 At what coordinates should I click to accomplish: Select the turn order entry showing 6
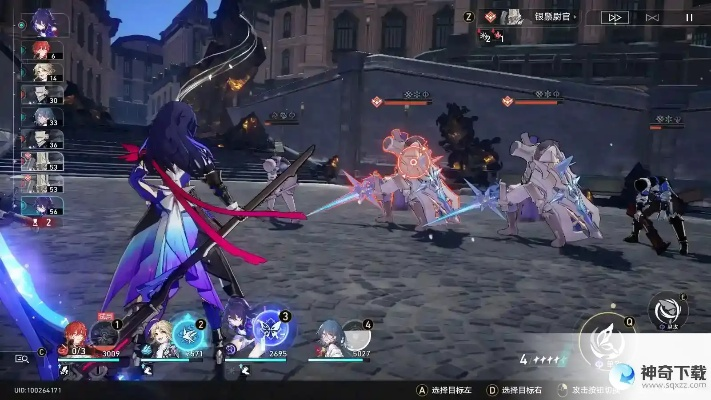(x=41, y=52)
